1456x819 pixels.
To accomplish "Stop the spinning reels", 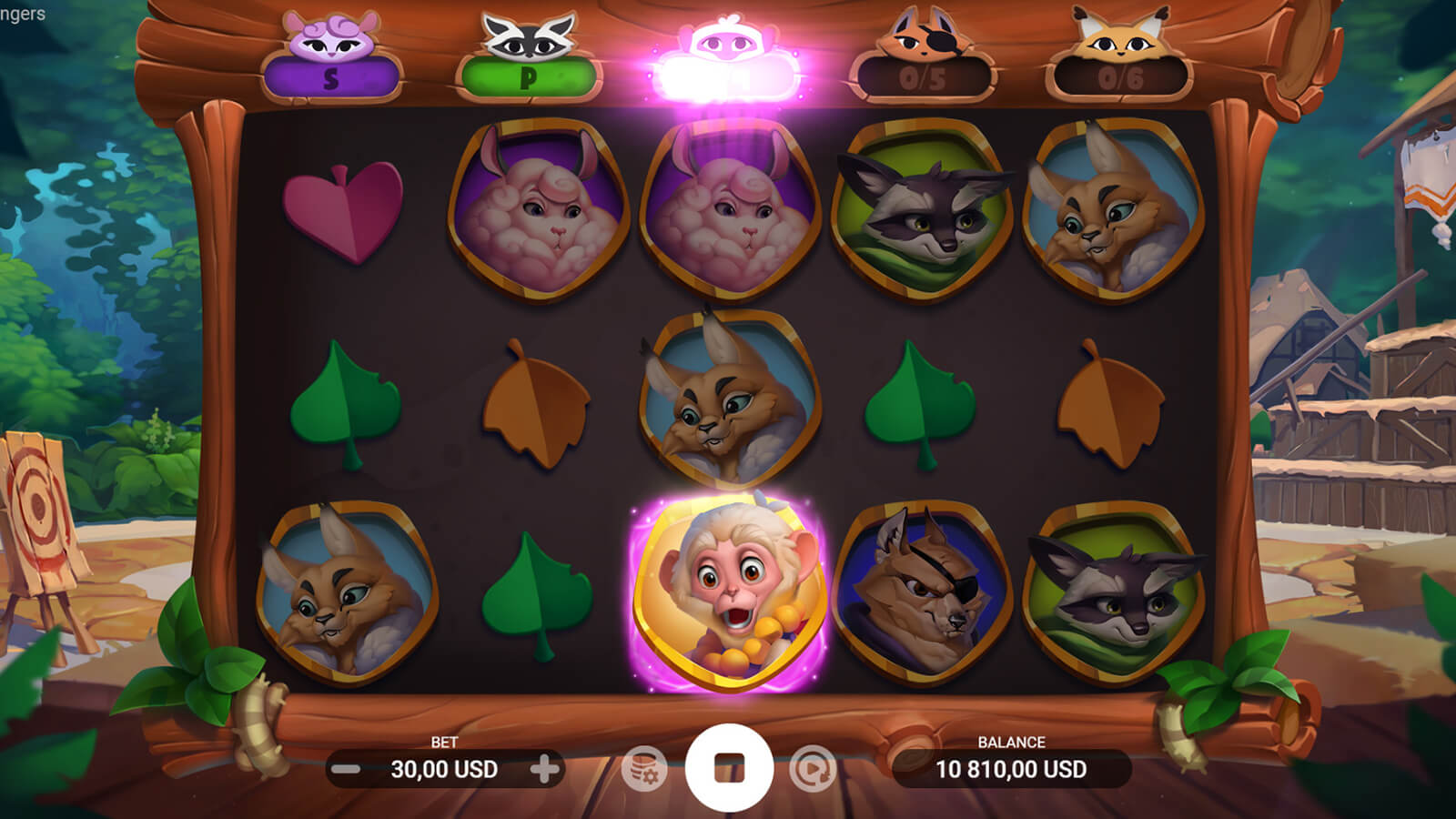I will tap(729, 768).
